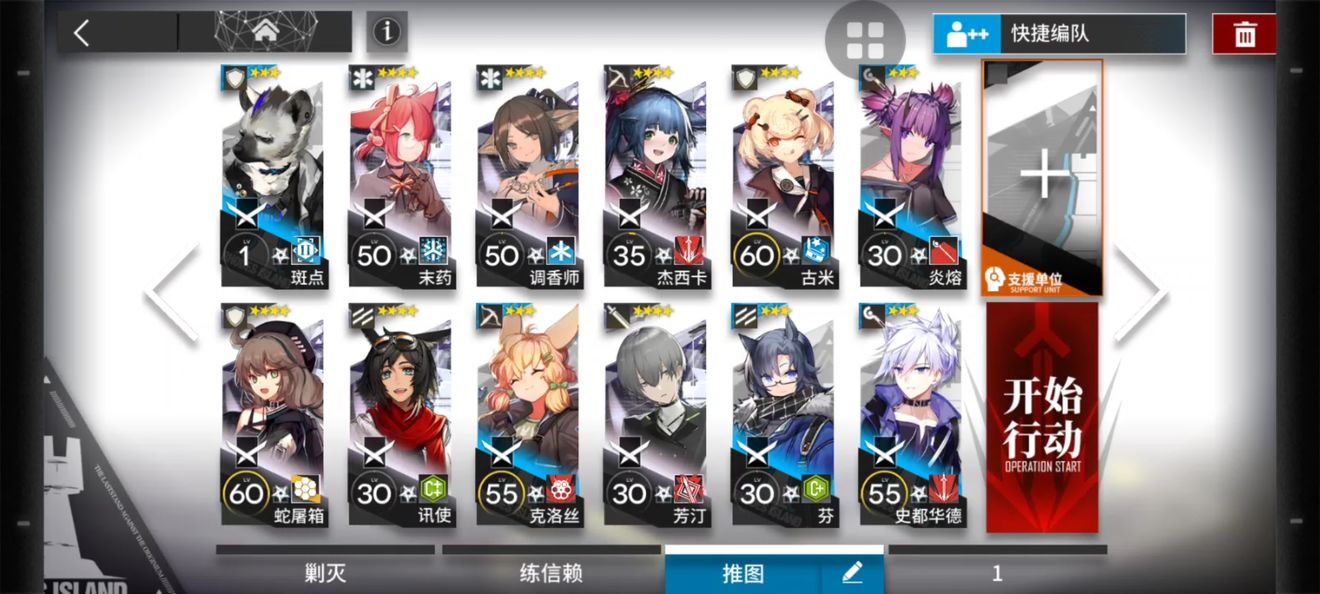Add a support unit (支援单位)

pos(1043,178)
